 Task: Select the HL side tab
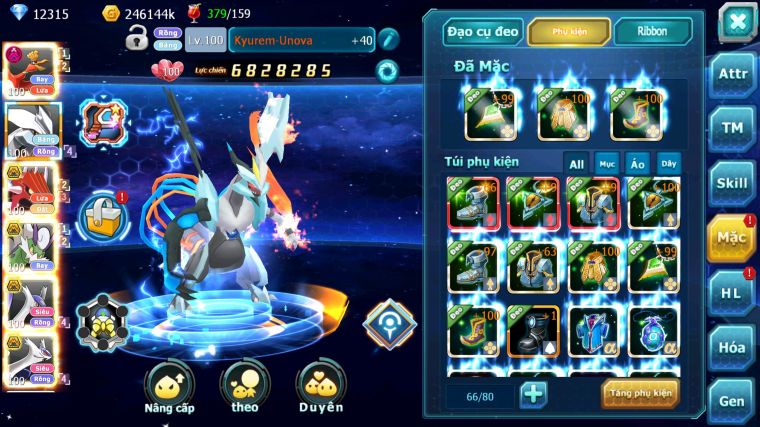click(731, 293)
